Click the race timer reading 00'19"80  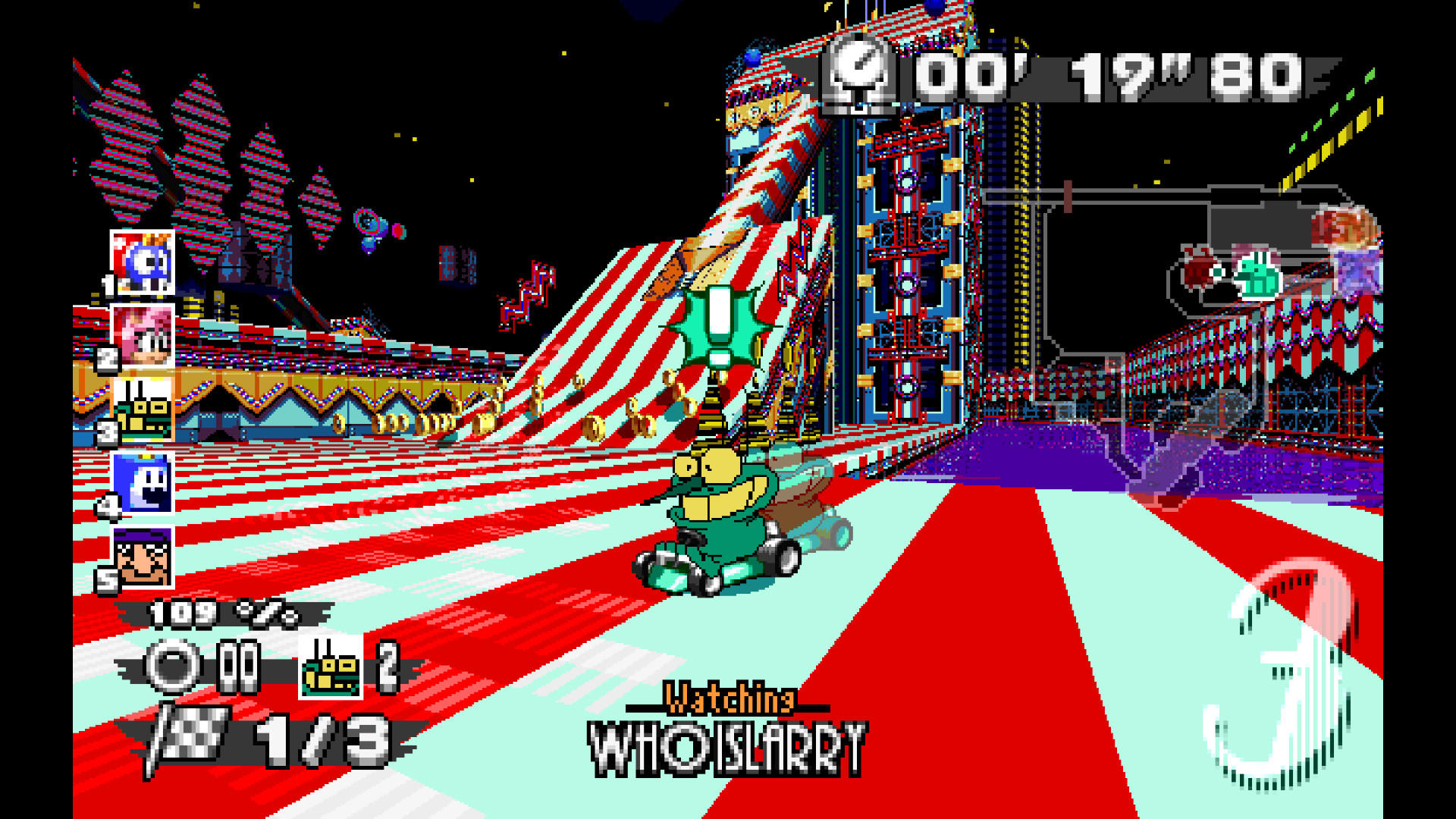pos(1100,72)
